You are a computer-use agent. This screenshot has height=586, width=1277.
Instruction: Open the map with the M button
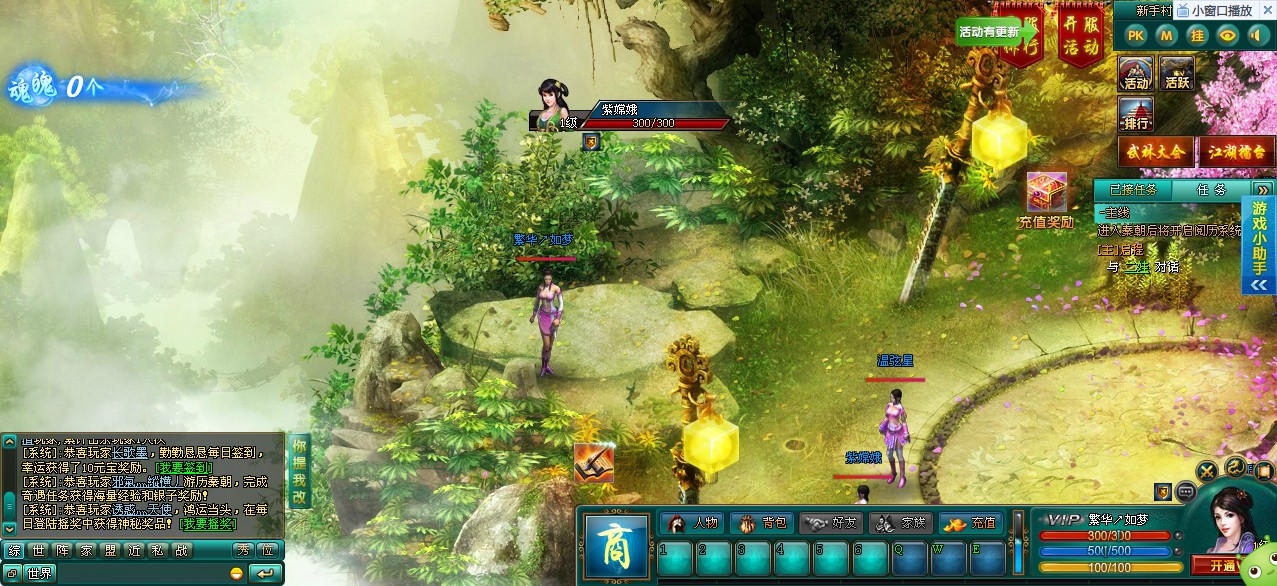1166,35
